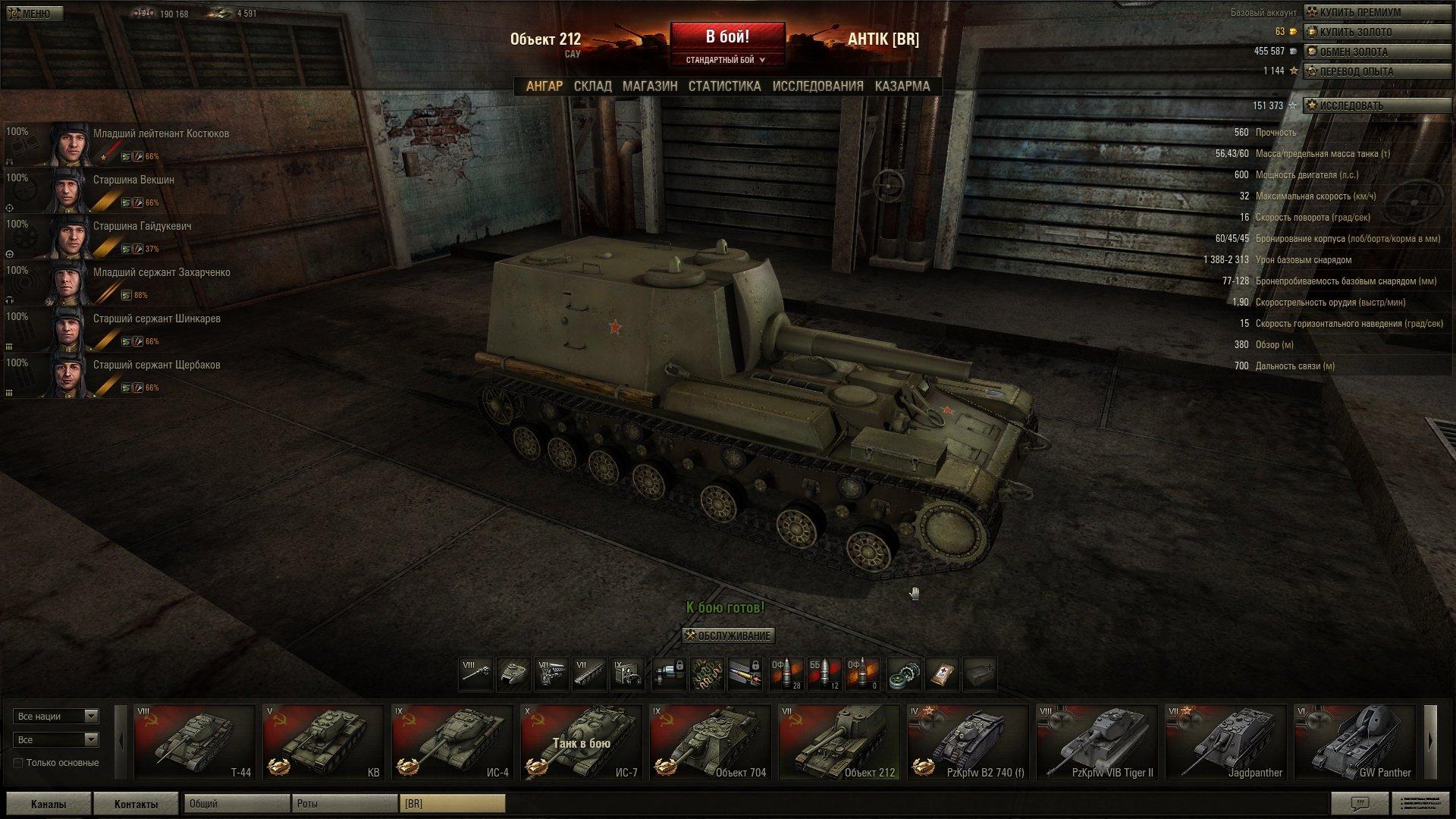Open the Контакты button
The image size is (1456, 819).
coord(136,804)
